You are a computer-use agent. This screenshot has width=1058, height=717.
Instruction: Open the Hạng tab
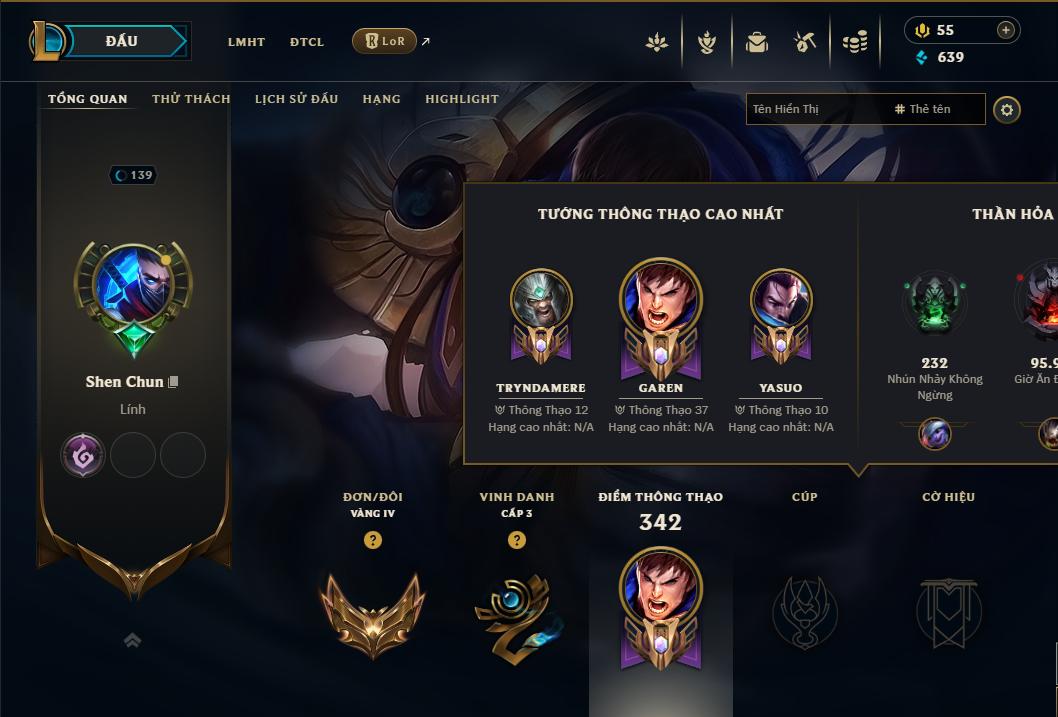[x=381, y=99]
